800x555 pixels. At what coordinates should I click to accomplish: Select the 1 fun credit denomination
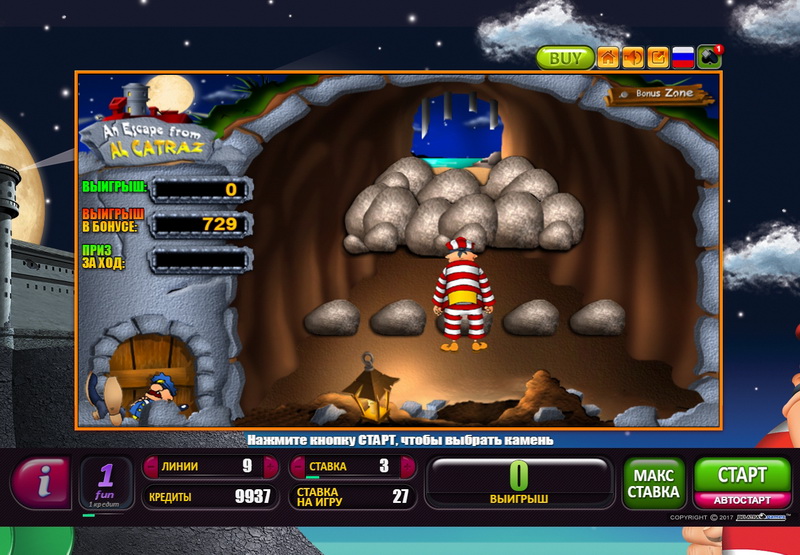click(x=106, y=484)
